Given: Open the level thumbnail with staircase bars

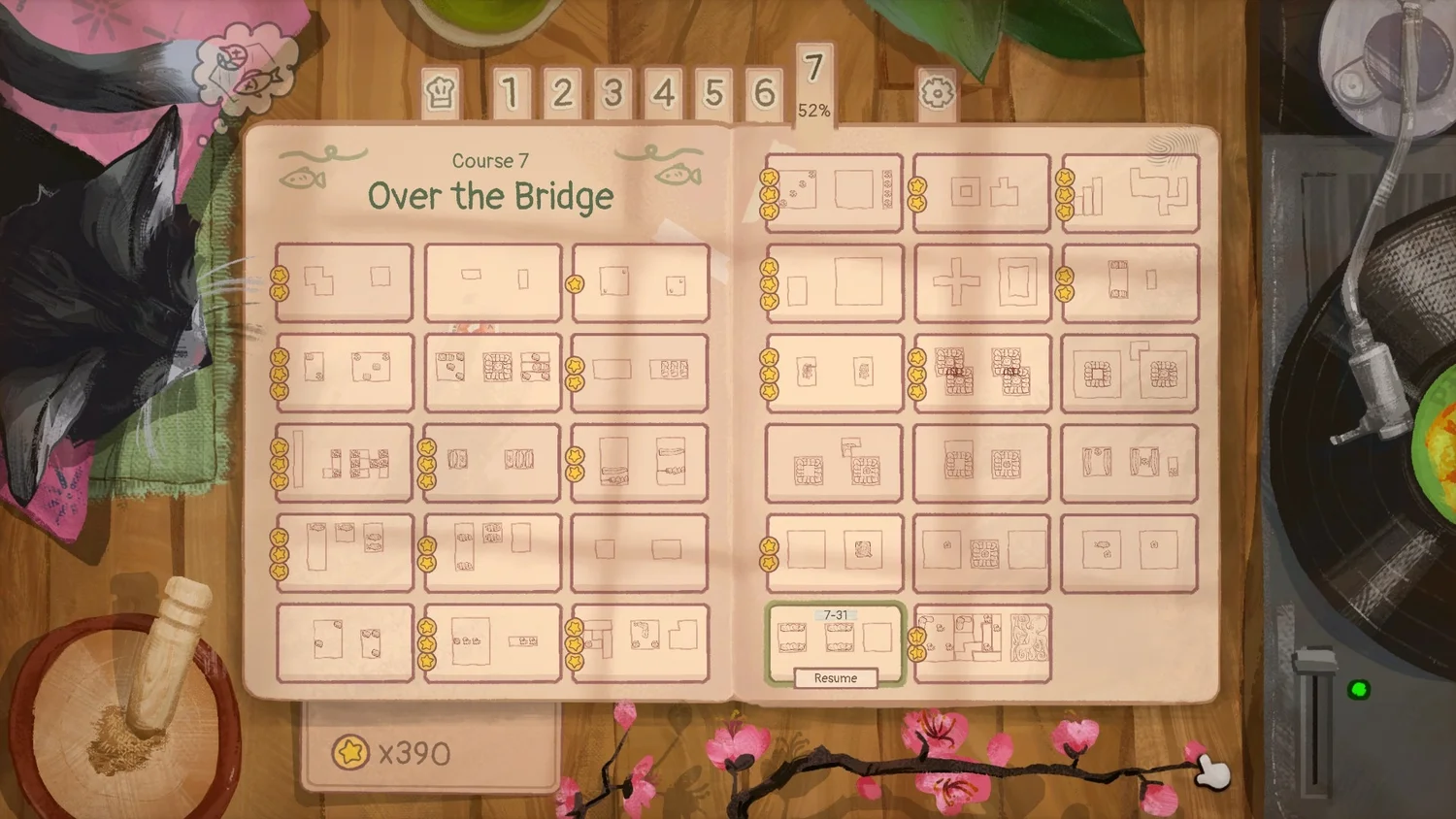Looking at the screenshot, I should point(1130,193).
